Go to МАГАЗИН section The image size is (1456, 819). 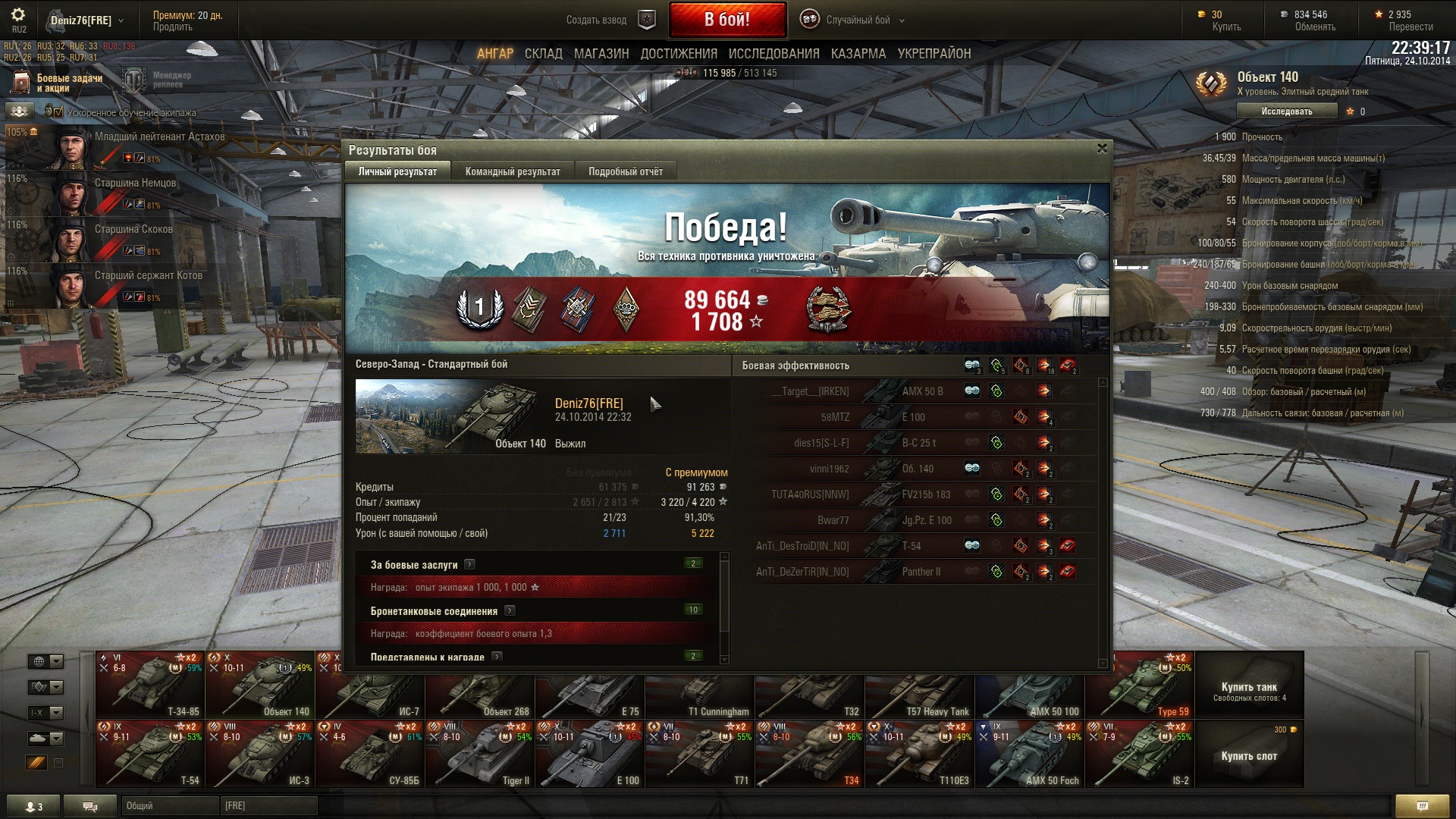coord(601,54)
